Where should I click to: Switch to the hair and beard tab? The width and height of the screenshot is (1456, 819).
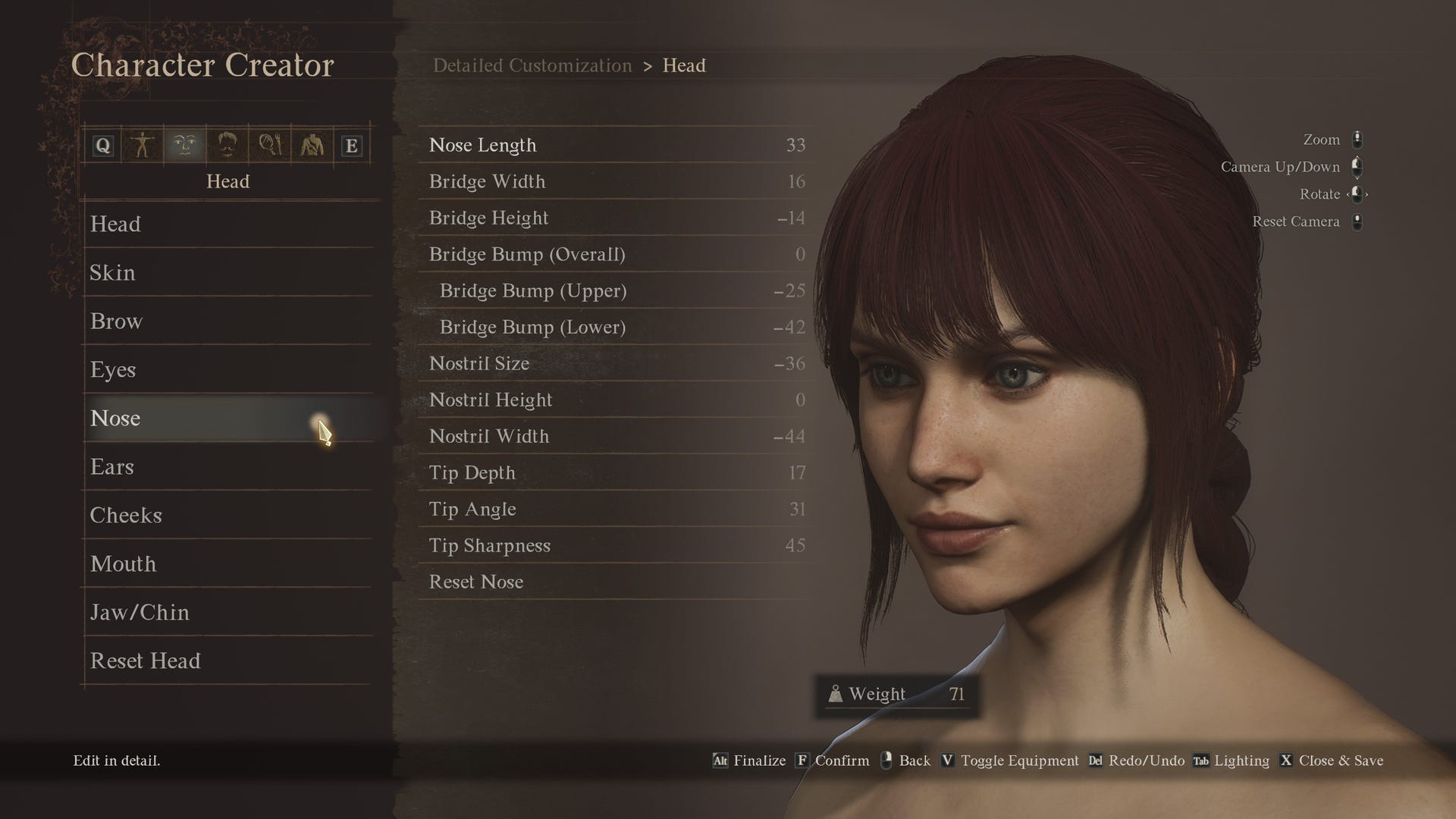pos(227,145)
